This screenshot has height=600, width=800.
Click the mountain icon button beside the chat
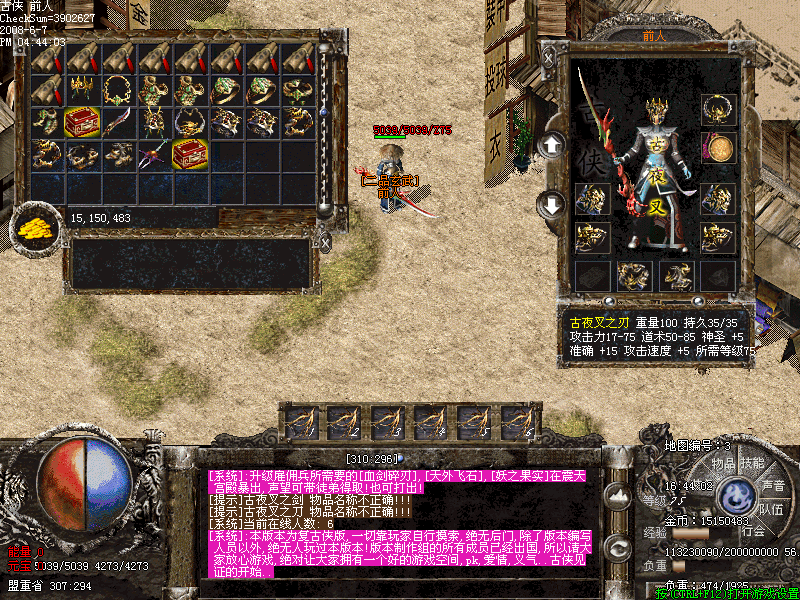(618, 494)
